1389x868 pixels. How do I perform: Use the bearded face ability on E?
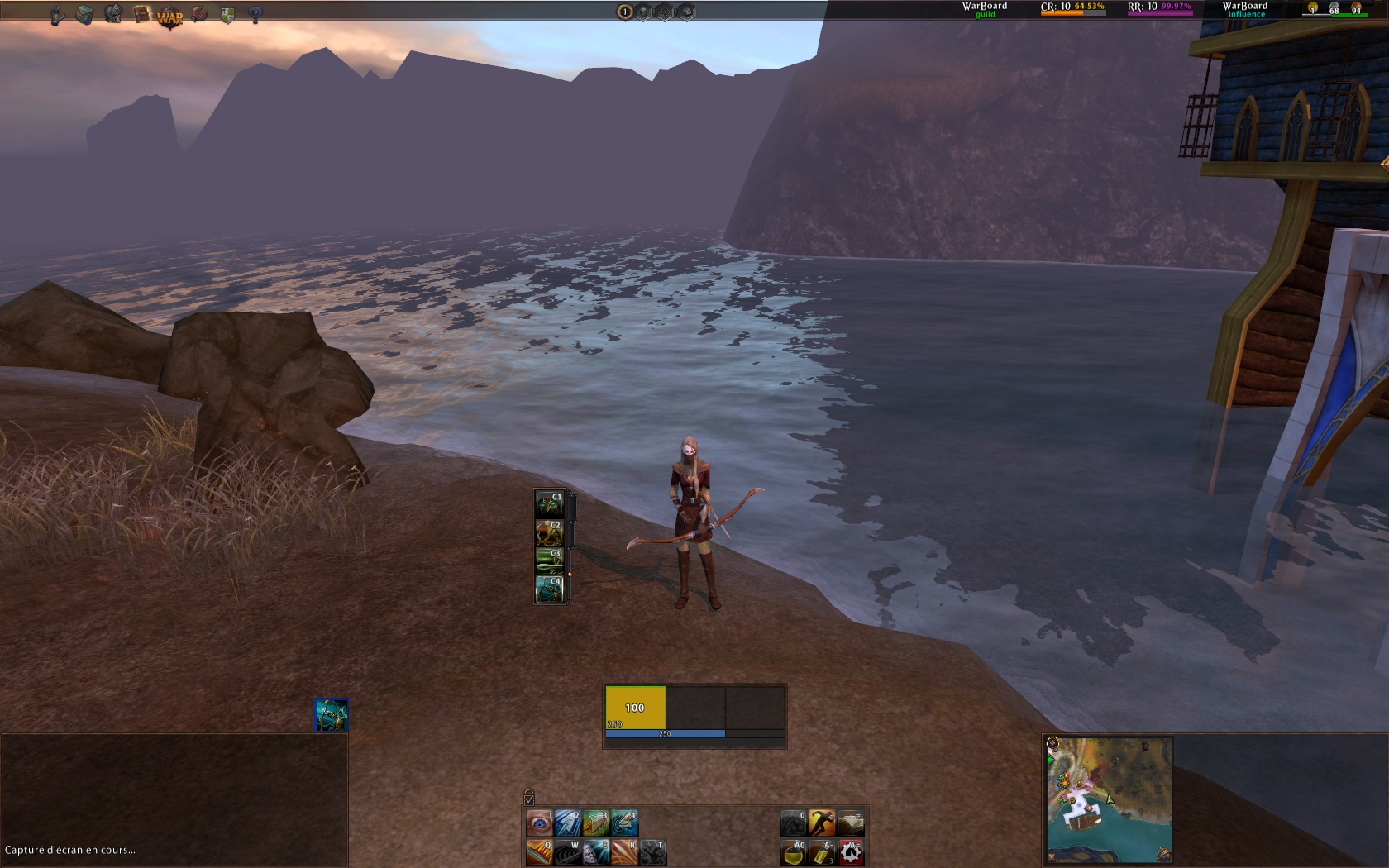[596, 852]
